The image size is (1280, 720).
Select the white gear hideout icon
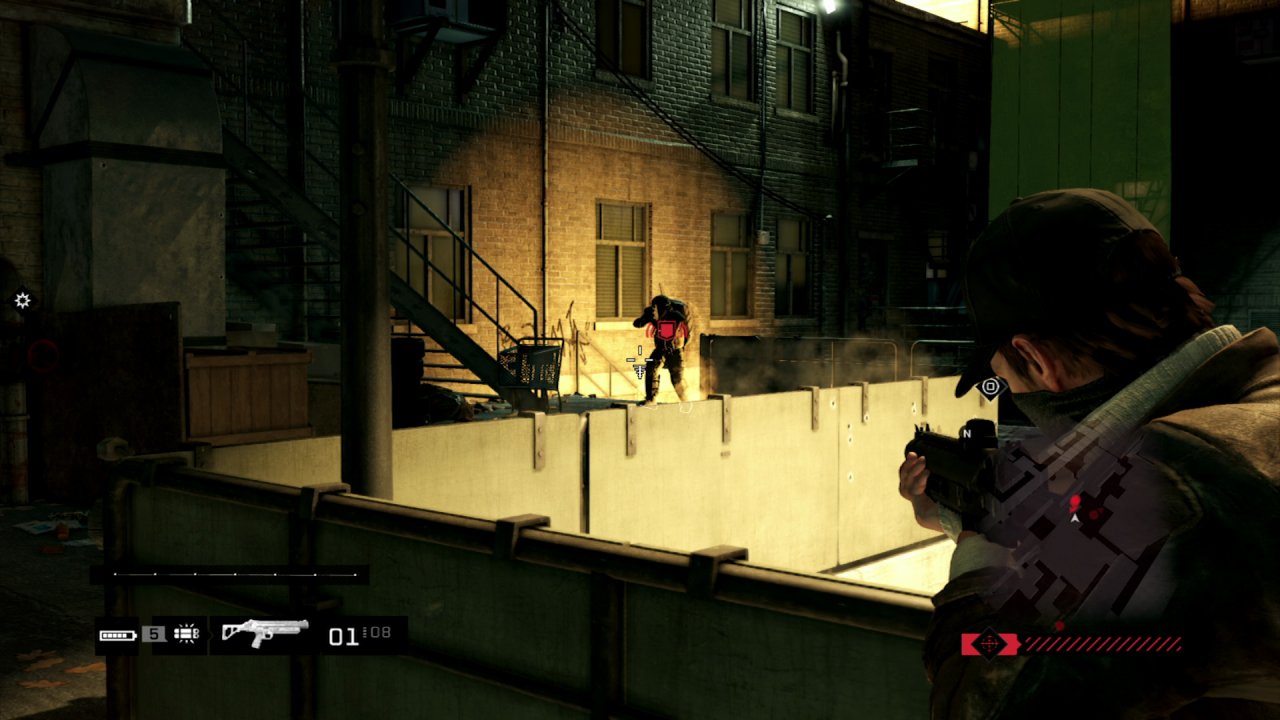click(22, 300)
